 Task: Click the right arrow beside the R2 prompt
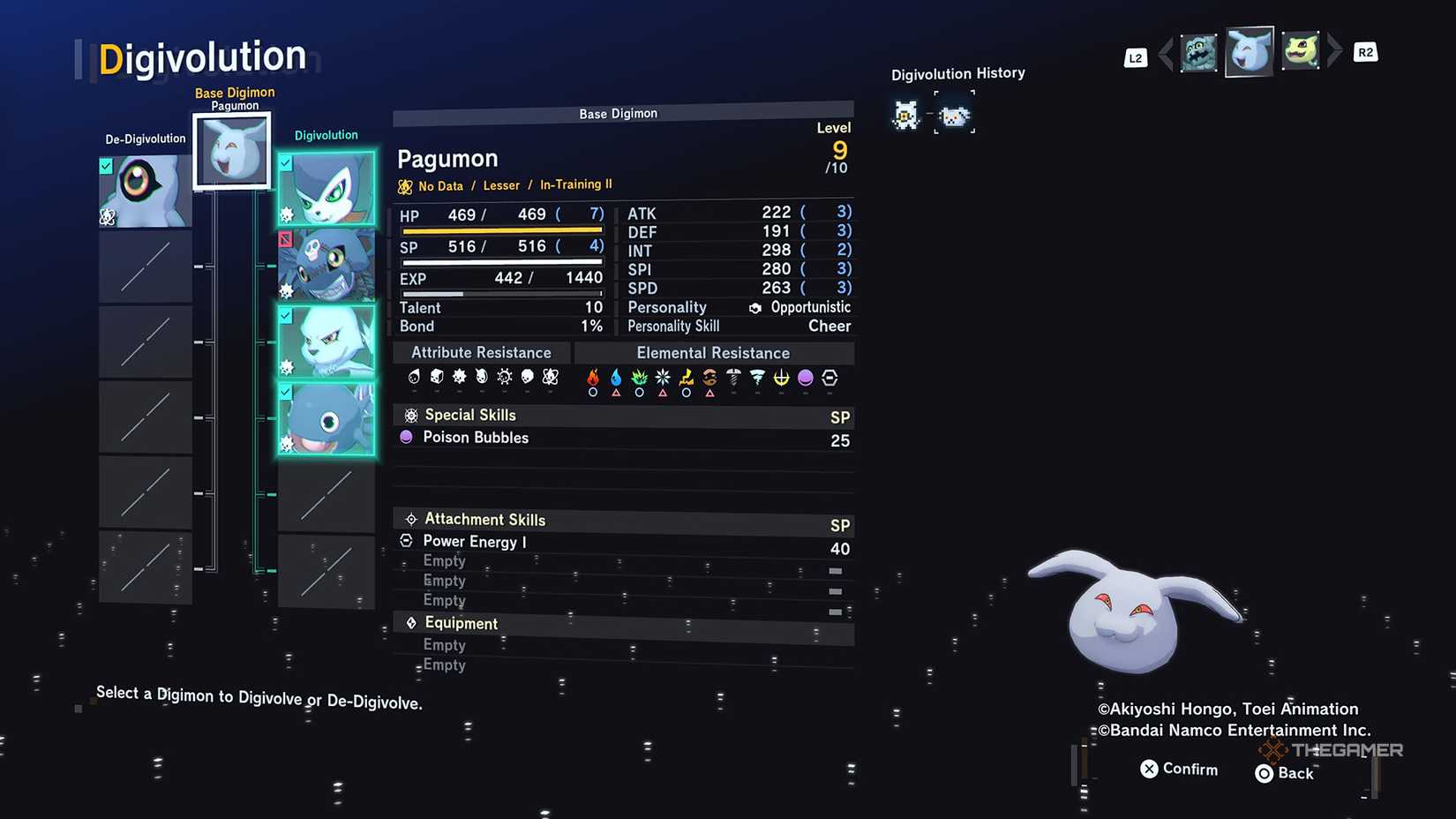pos(1335,52)
